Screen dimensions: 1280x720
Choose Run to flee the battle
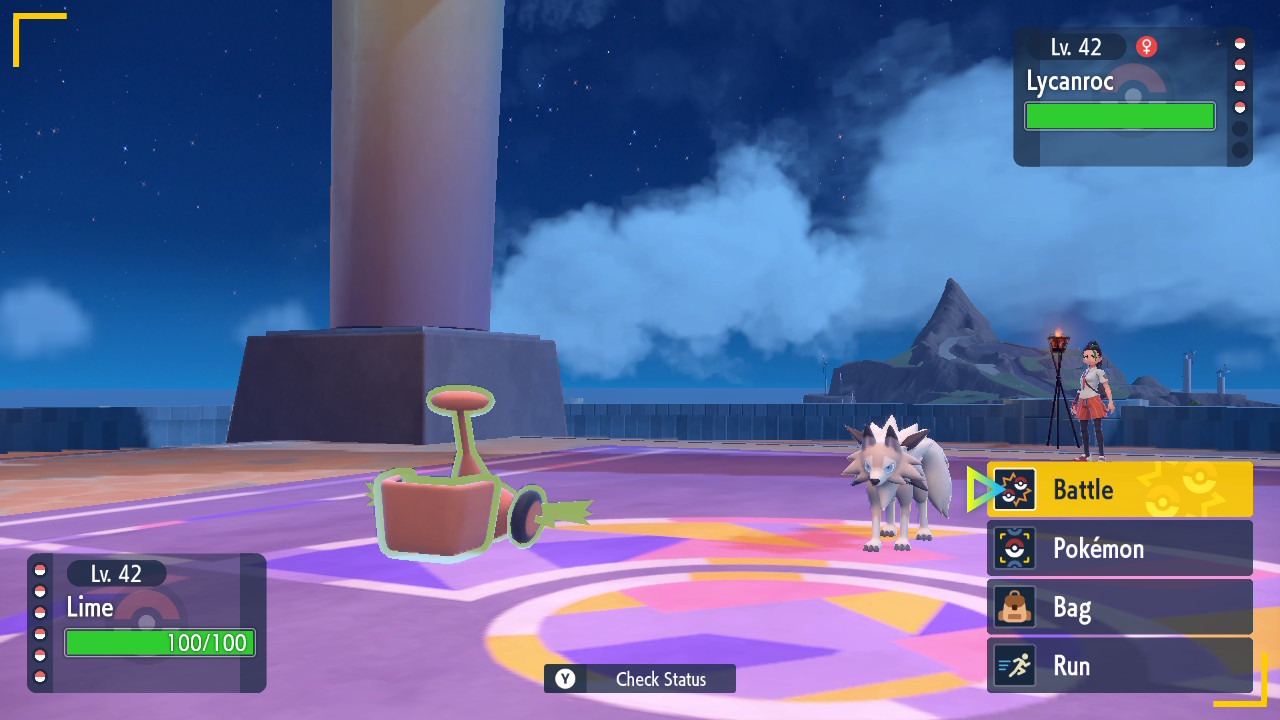click(1119, 666)
